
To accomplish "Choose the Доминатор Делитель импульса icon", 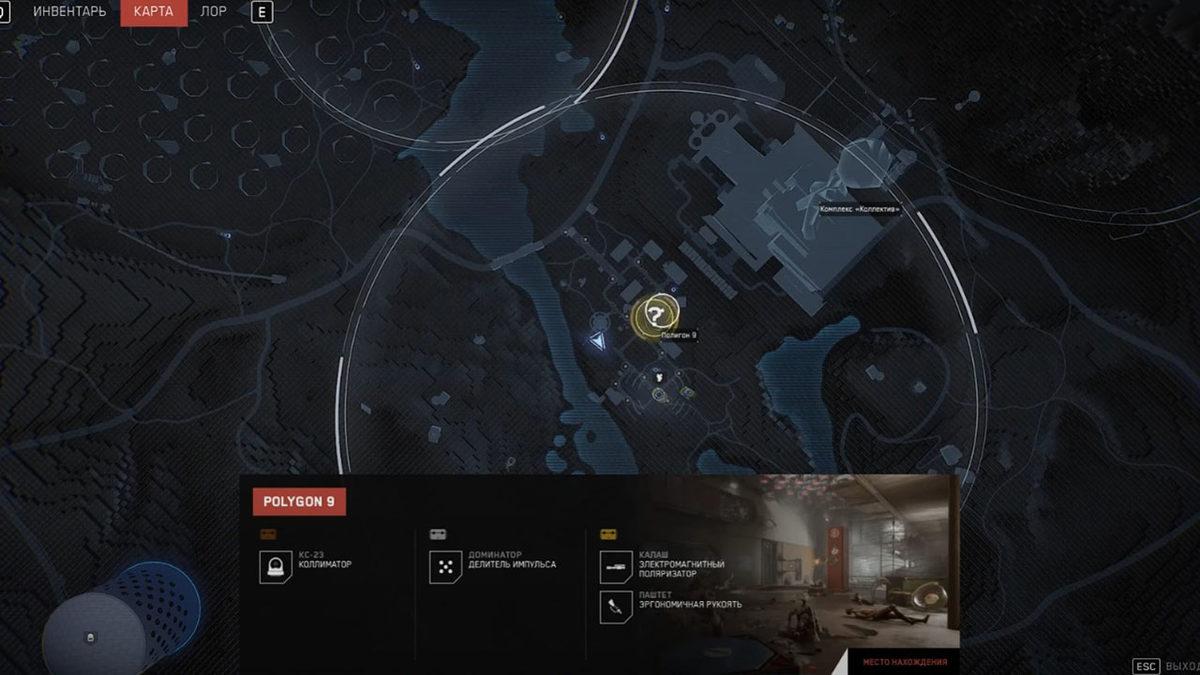I will click(x=443, y=568).
